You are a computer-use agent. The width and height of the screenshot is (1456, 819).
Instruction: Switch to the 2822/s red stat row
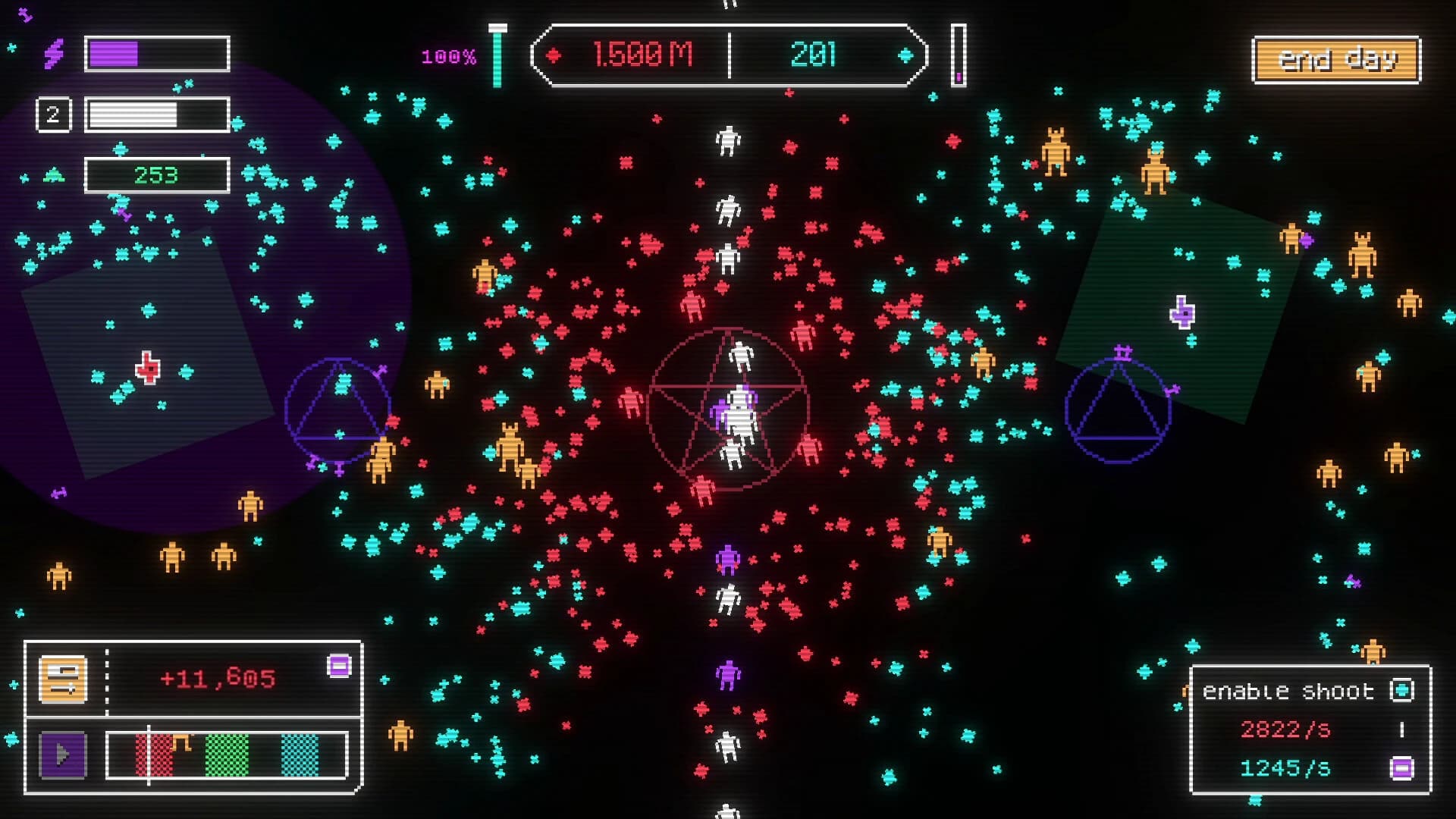pos(1285,730)
